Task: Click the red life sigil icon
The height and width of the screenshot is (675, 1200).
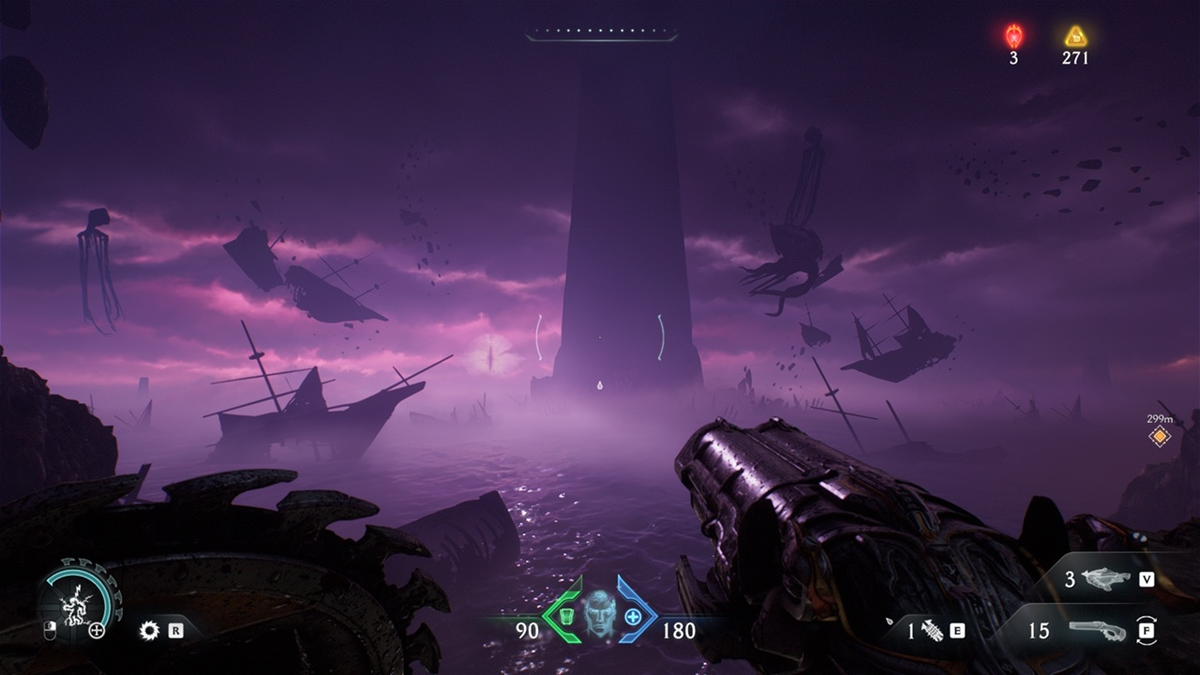Action: tap(1013, 37)
